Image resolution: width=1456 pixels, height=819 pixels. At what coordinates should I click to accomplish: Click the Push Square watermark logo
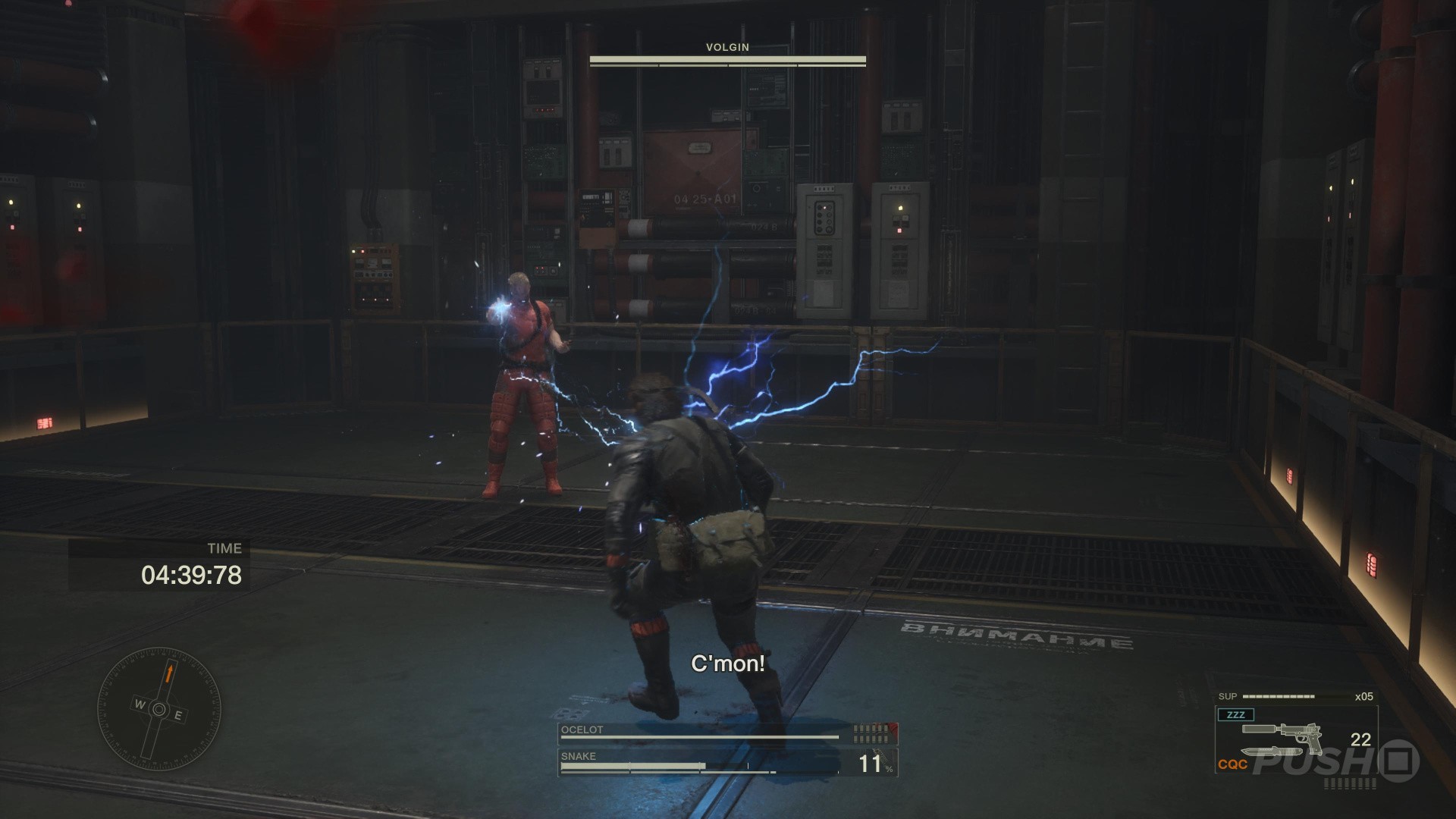tap(1336, 763)
